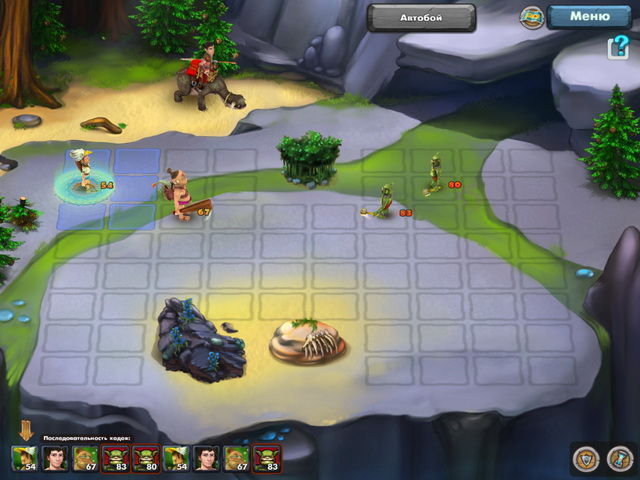Enable auto-battle with the Автобой button
Screen dimensions: 640x480
tap(420, 17)
